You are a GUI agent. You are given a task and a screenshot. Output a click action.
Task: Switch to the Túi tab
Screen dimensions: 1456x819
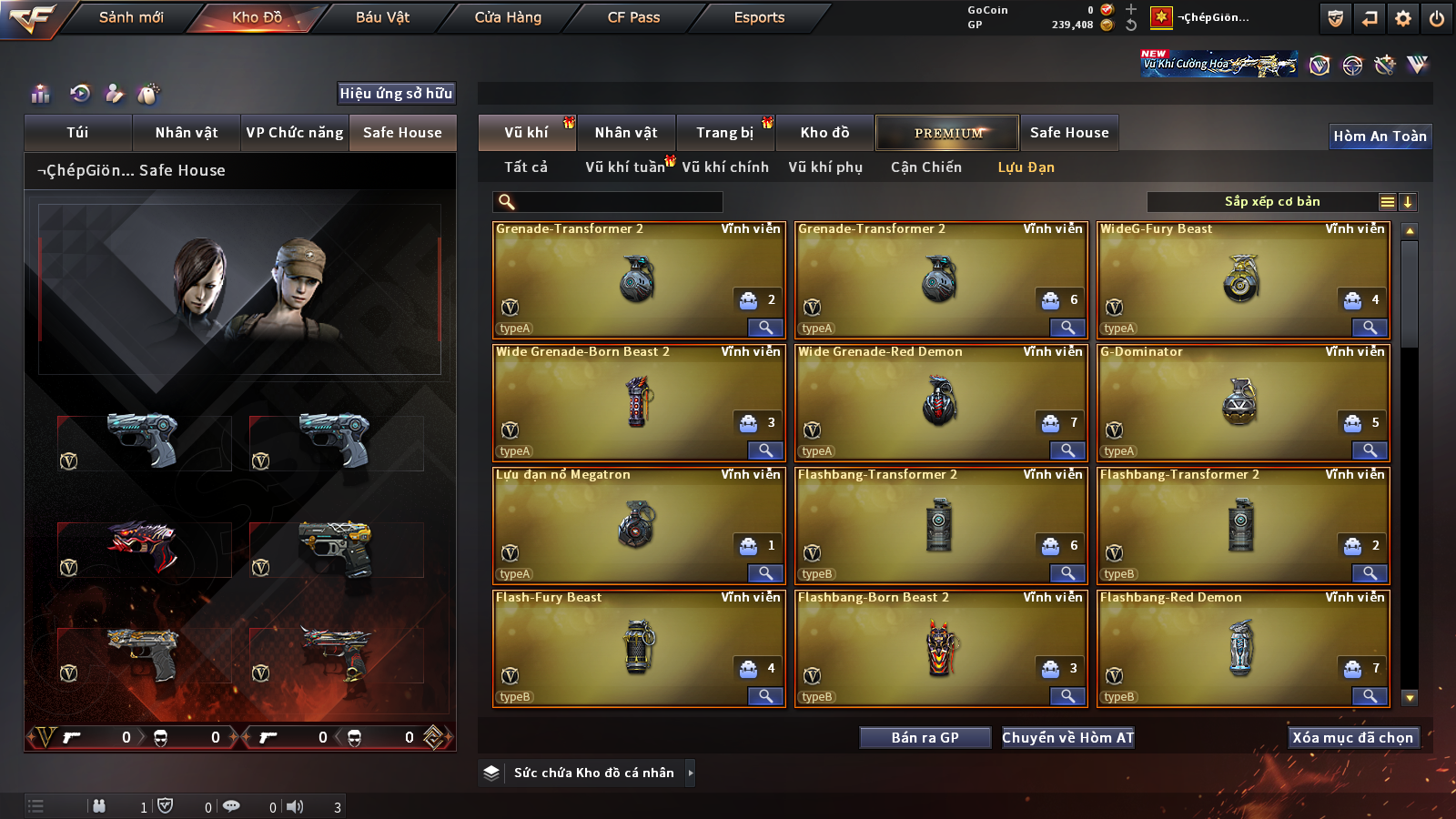tap(77, 133)
